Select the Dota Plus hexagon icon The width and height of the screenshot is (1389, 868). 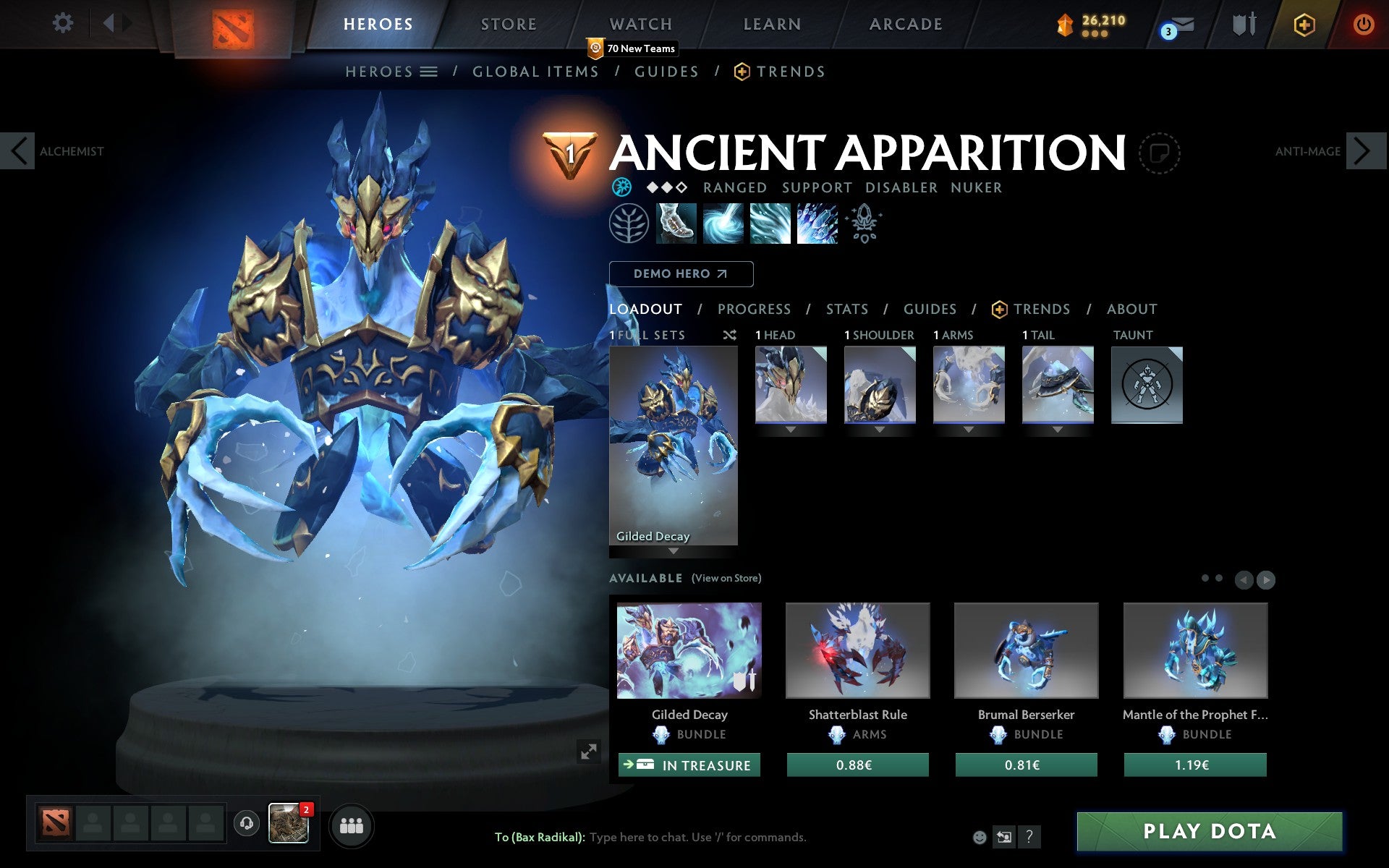[1302, 23]
